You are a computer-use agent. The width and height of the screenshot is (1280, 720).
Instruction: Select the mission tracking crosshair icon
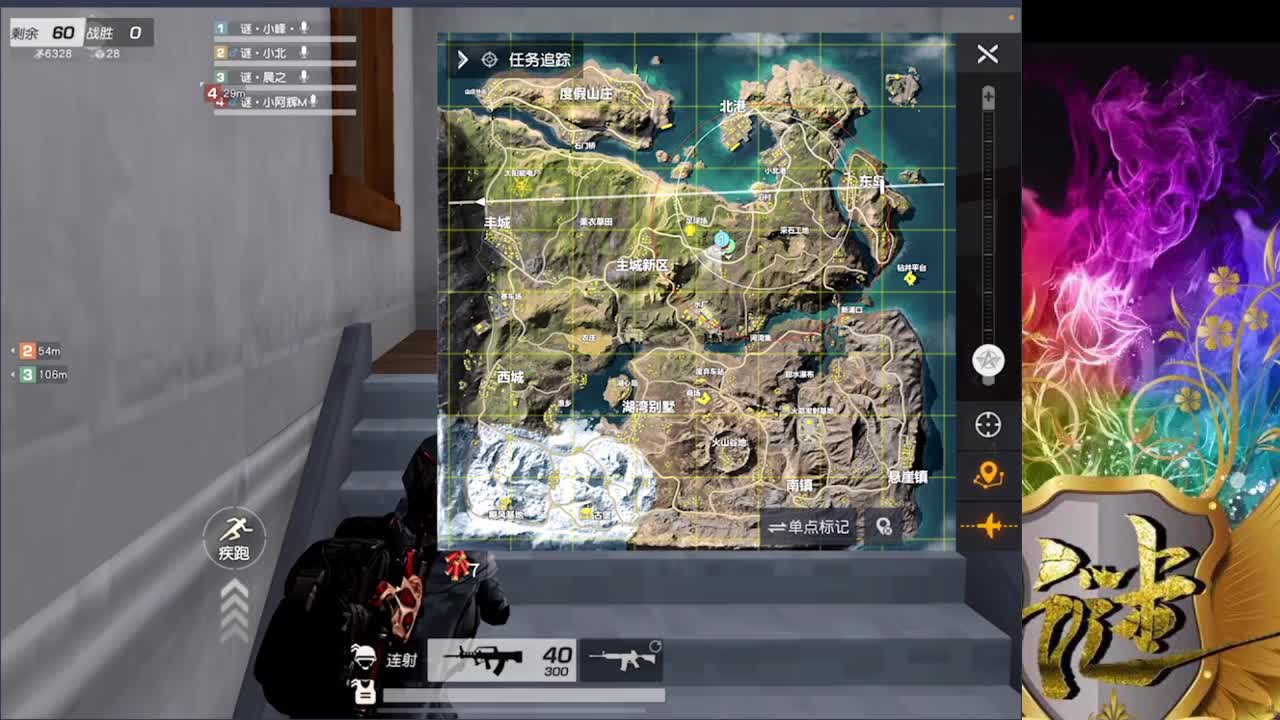pyautogui.click(x=489, y=59)
